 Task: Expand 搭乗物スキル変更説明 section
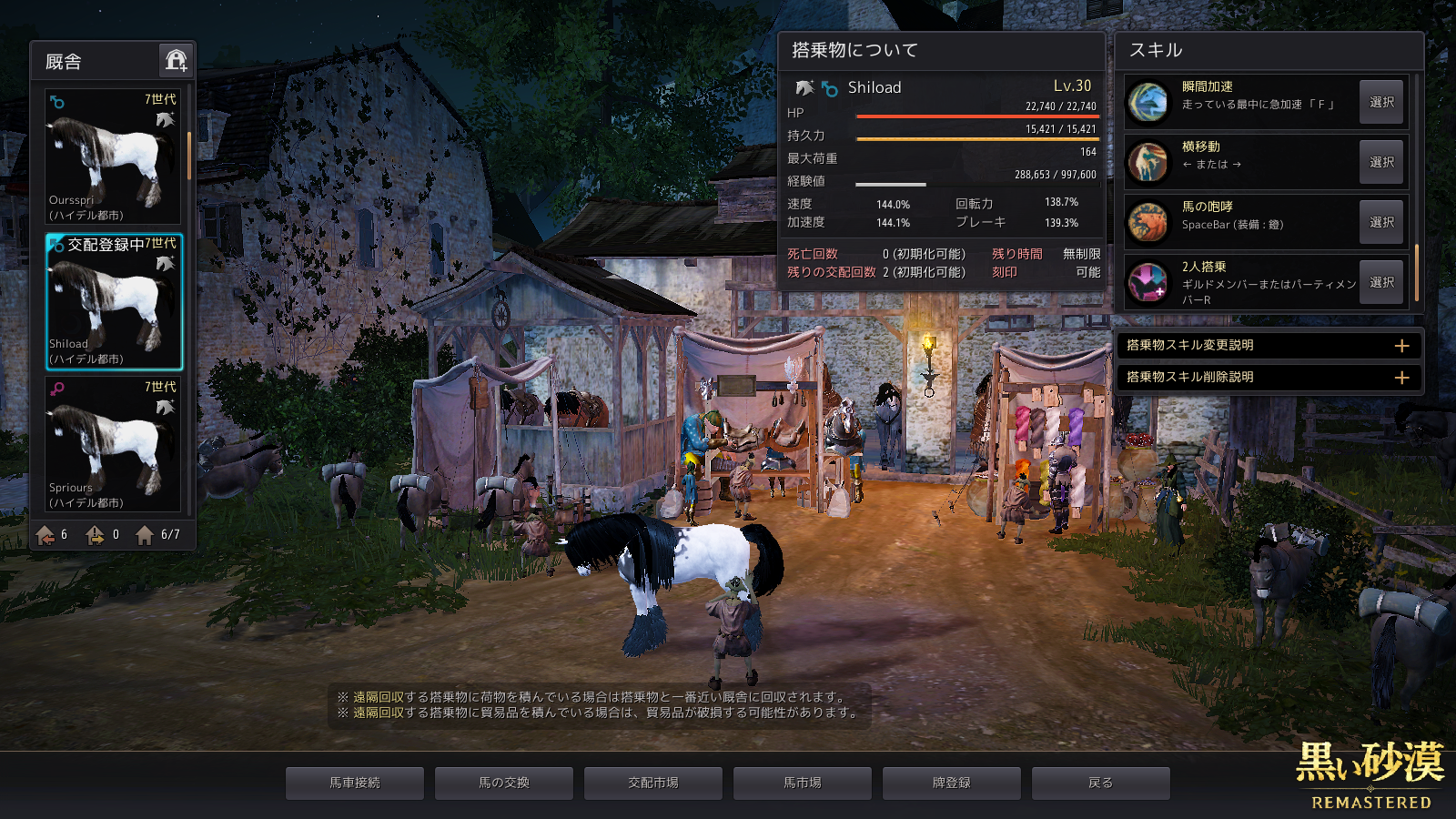[1401, 346]
